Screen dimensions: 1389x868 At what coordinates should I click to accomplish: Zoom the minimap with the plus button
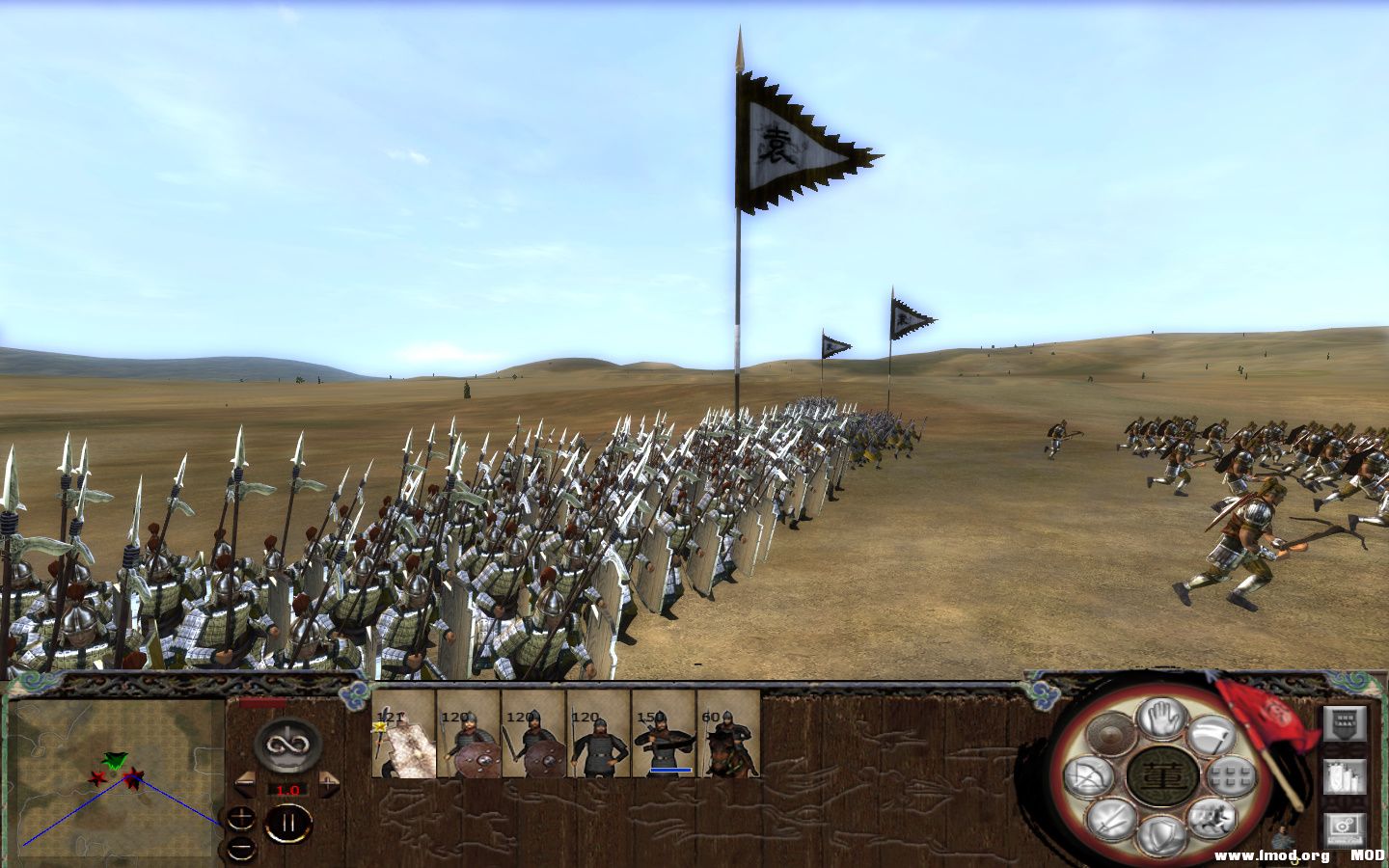241,816
